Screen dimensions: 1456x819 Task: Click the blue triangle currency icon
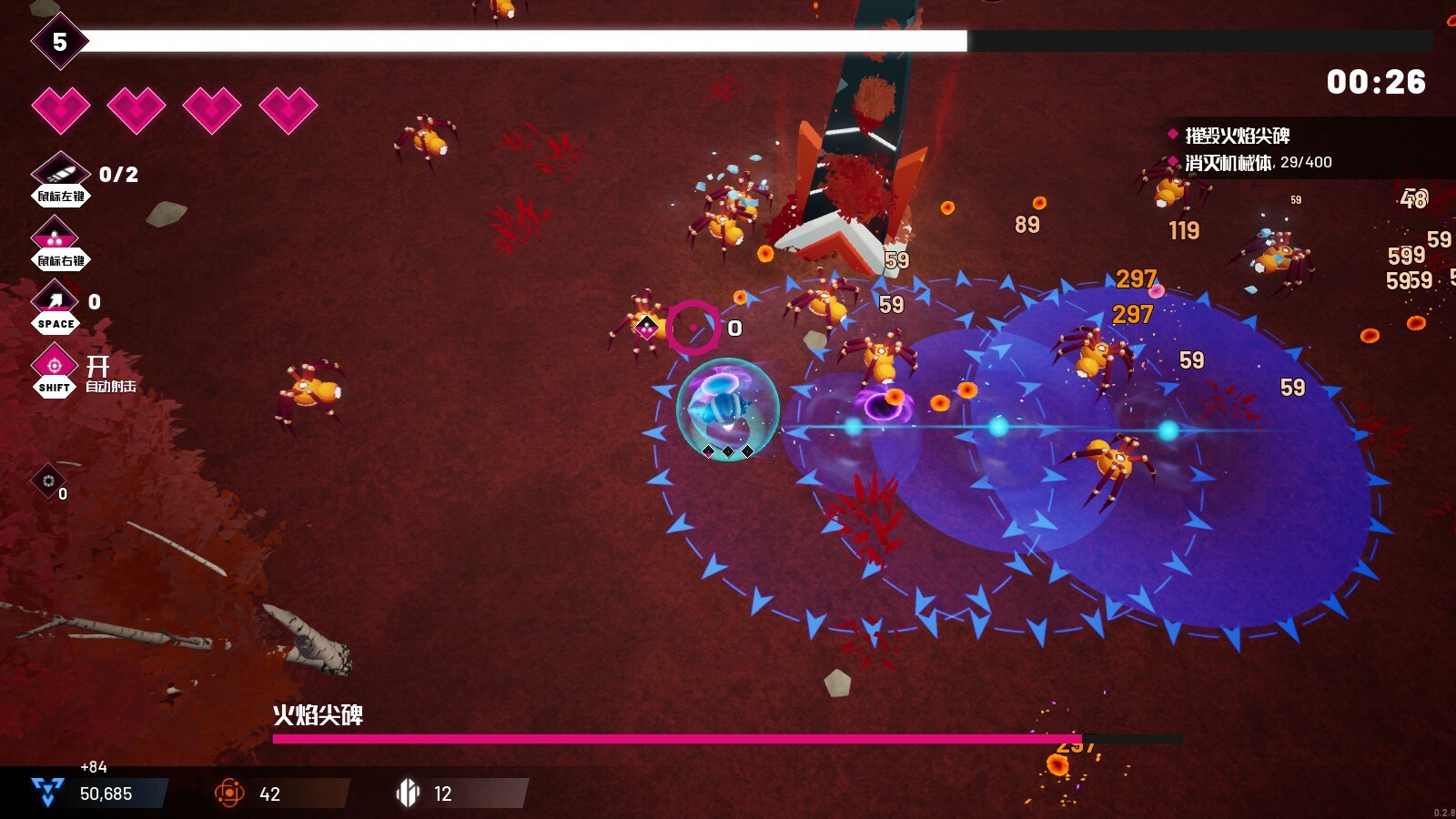(x=47, y=792)
